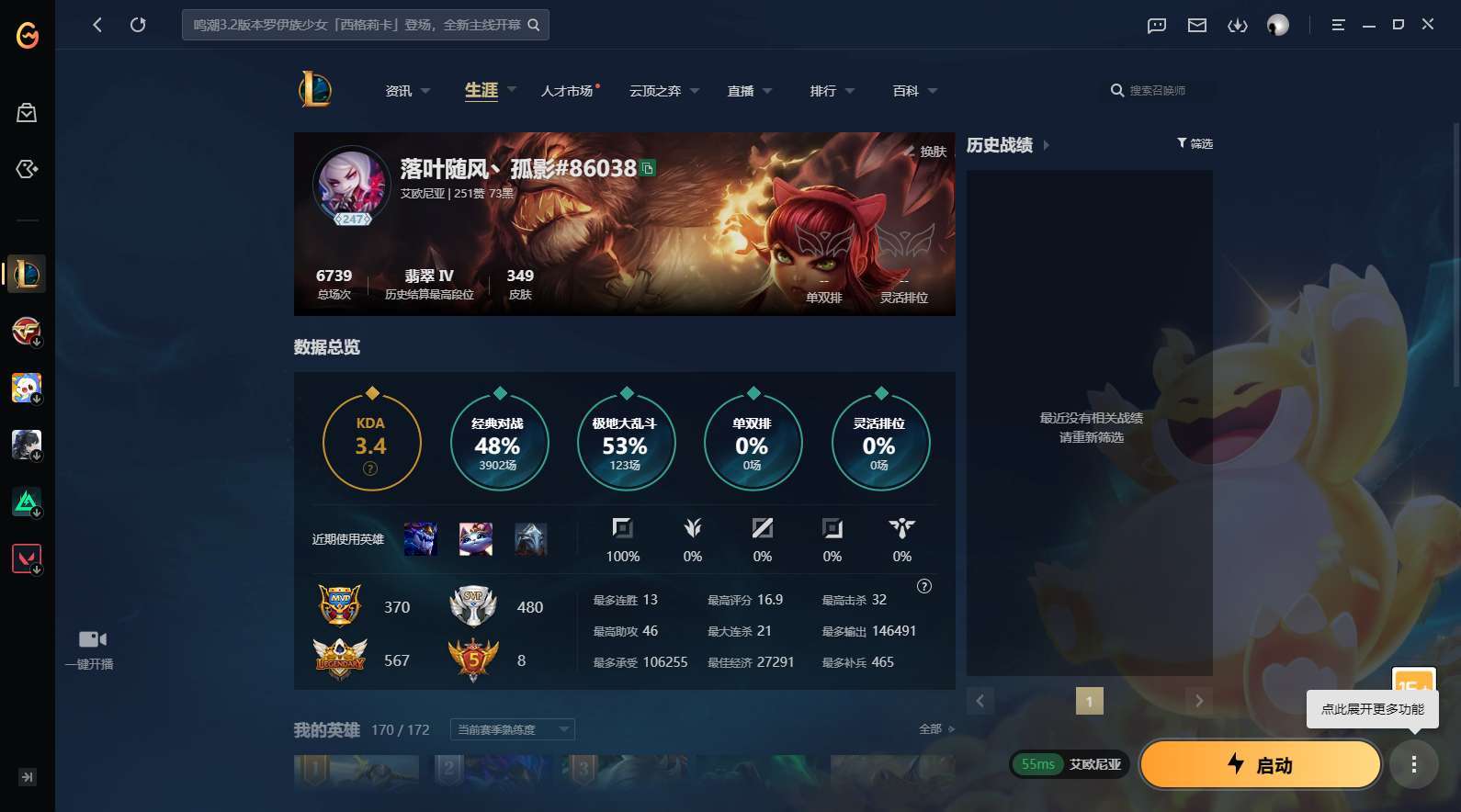The width and height of the screenshot is (1461, 812).
Task: Open the Valorant game icon in sidebar
Action: pos(26,558)
